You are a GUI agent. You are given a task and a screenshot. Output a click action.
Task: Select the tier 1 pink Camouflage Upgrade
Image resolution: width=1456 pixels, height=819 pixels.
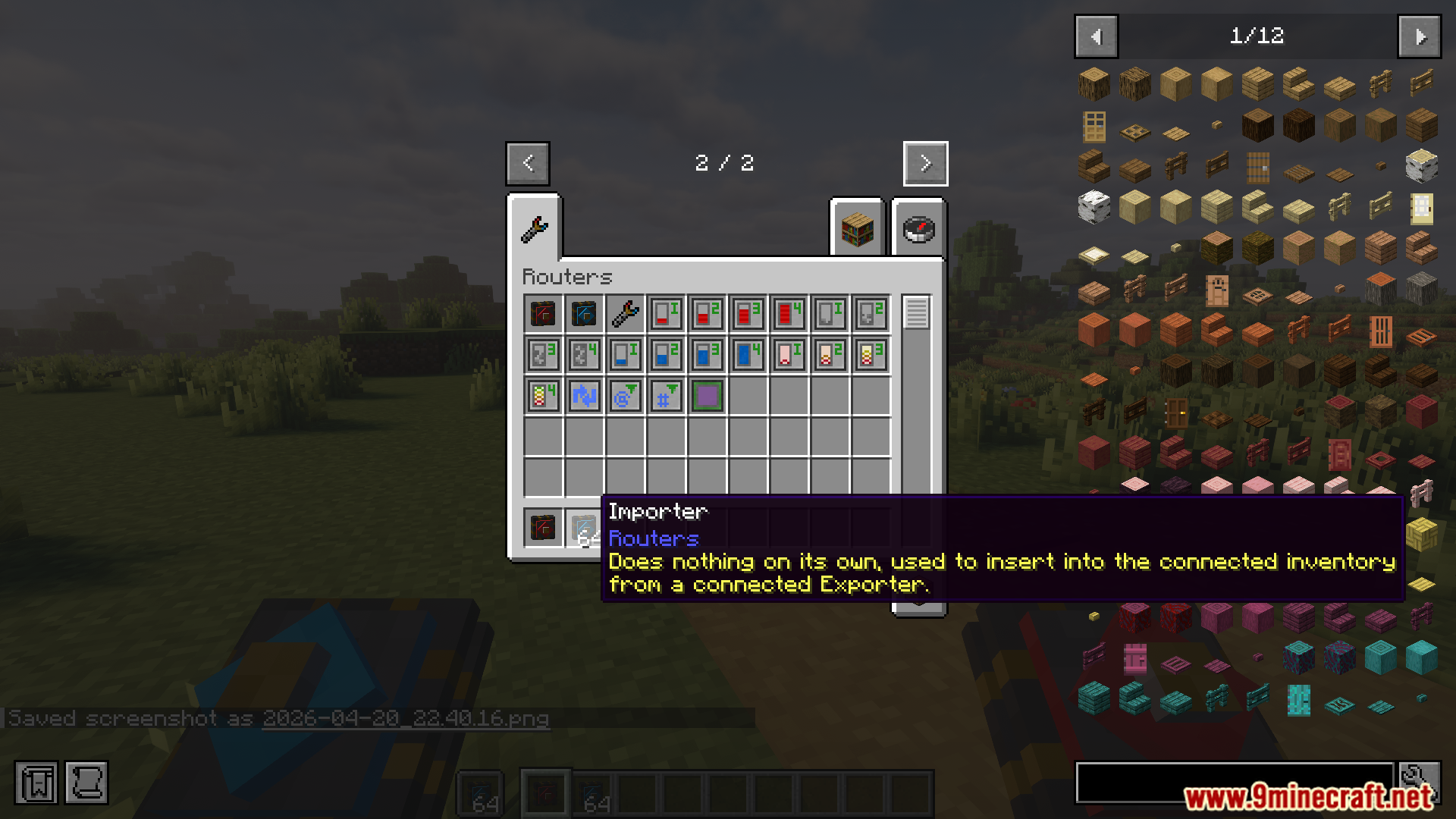(x=788, y=354)
